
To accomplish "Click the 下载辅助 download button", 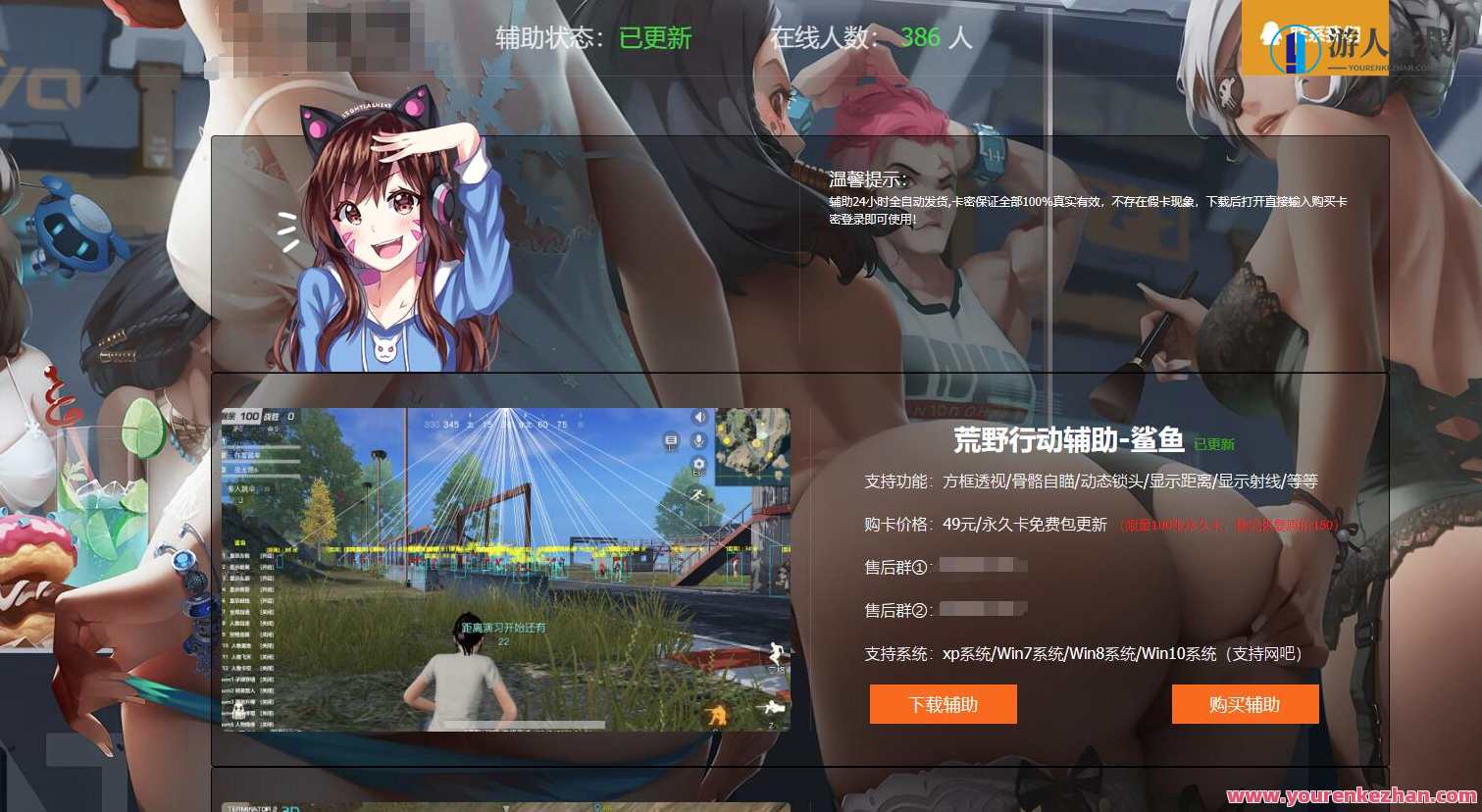I will 943,703.
